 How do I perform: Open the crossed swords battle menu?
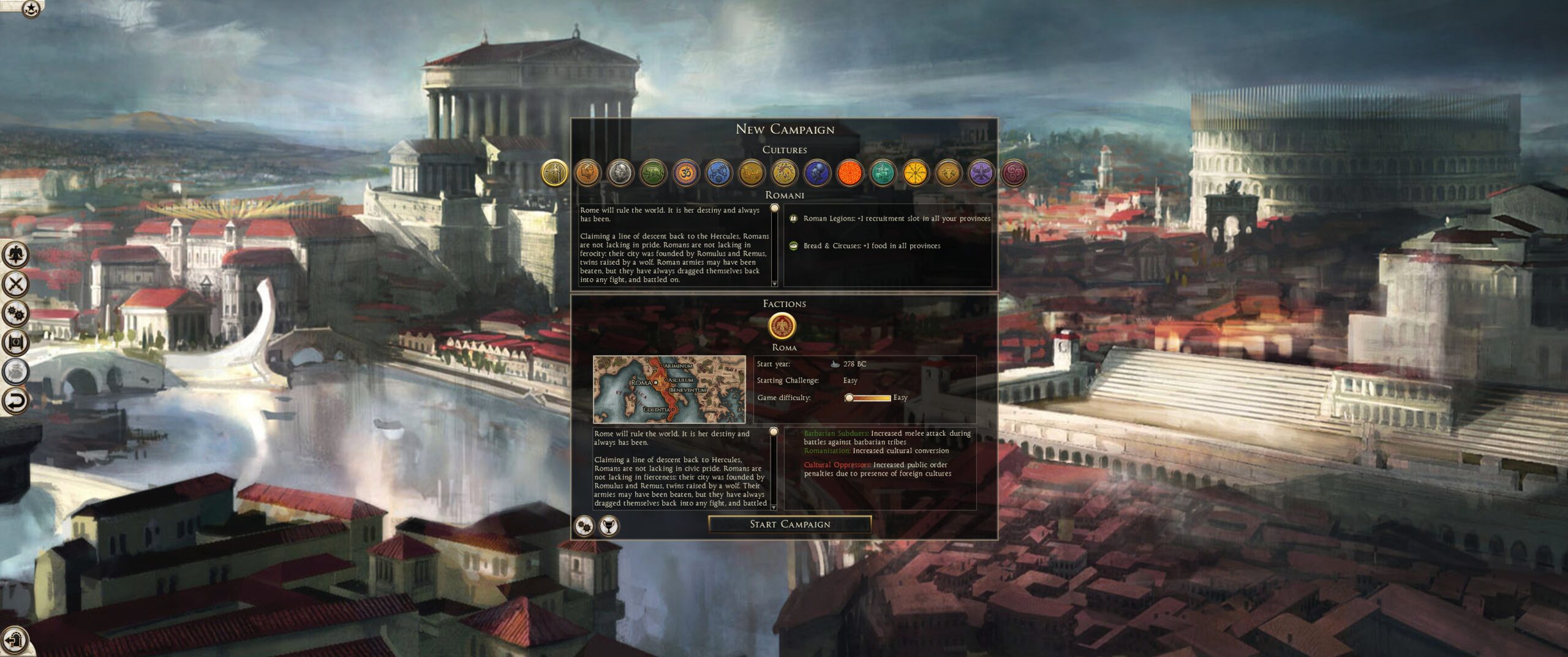[x=16, y=284]
